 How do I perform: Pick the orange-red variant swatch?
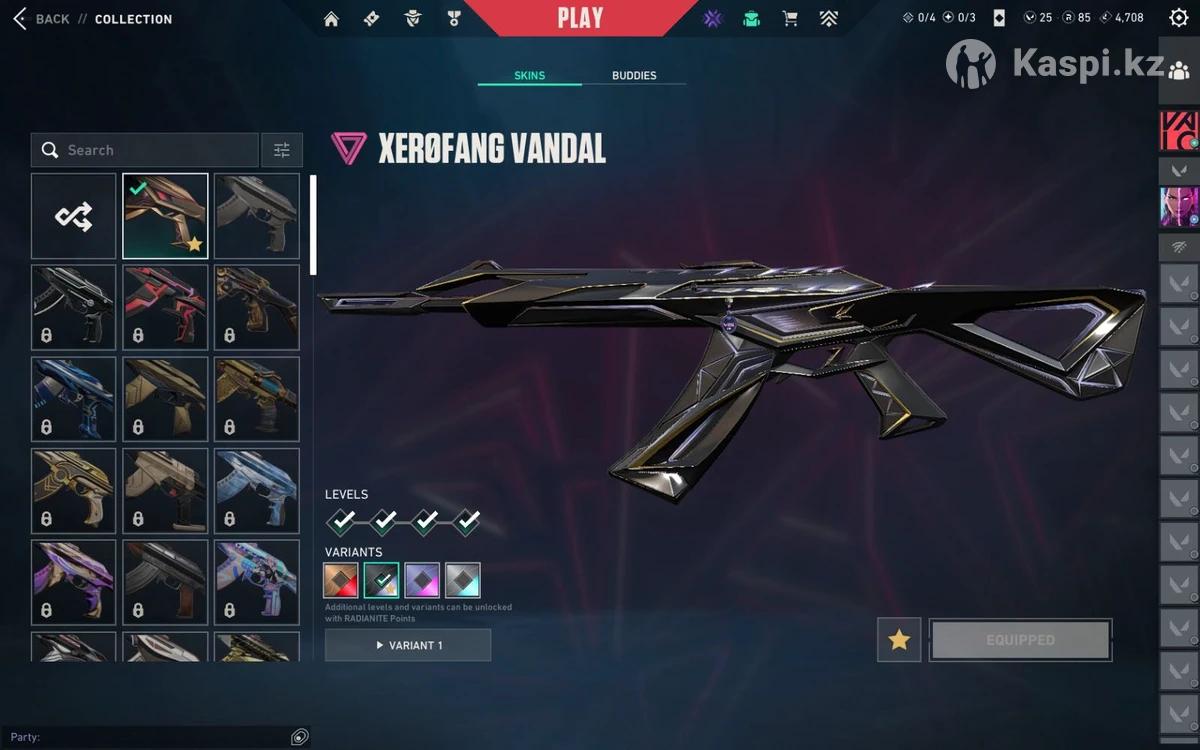[x=341, y=580]
